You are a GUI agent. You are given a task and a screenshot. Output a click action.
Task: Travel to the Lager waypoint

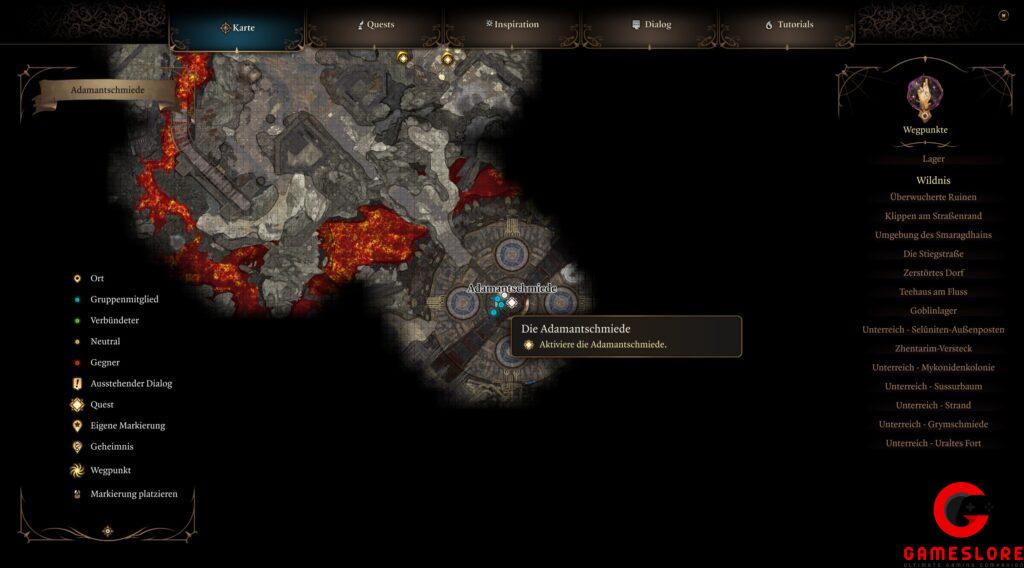[933, 159]
